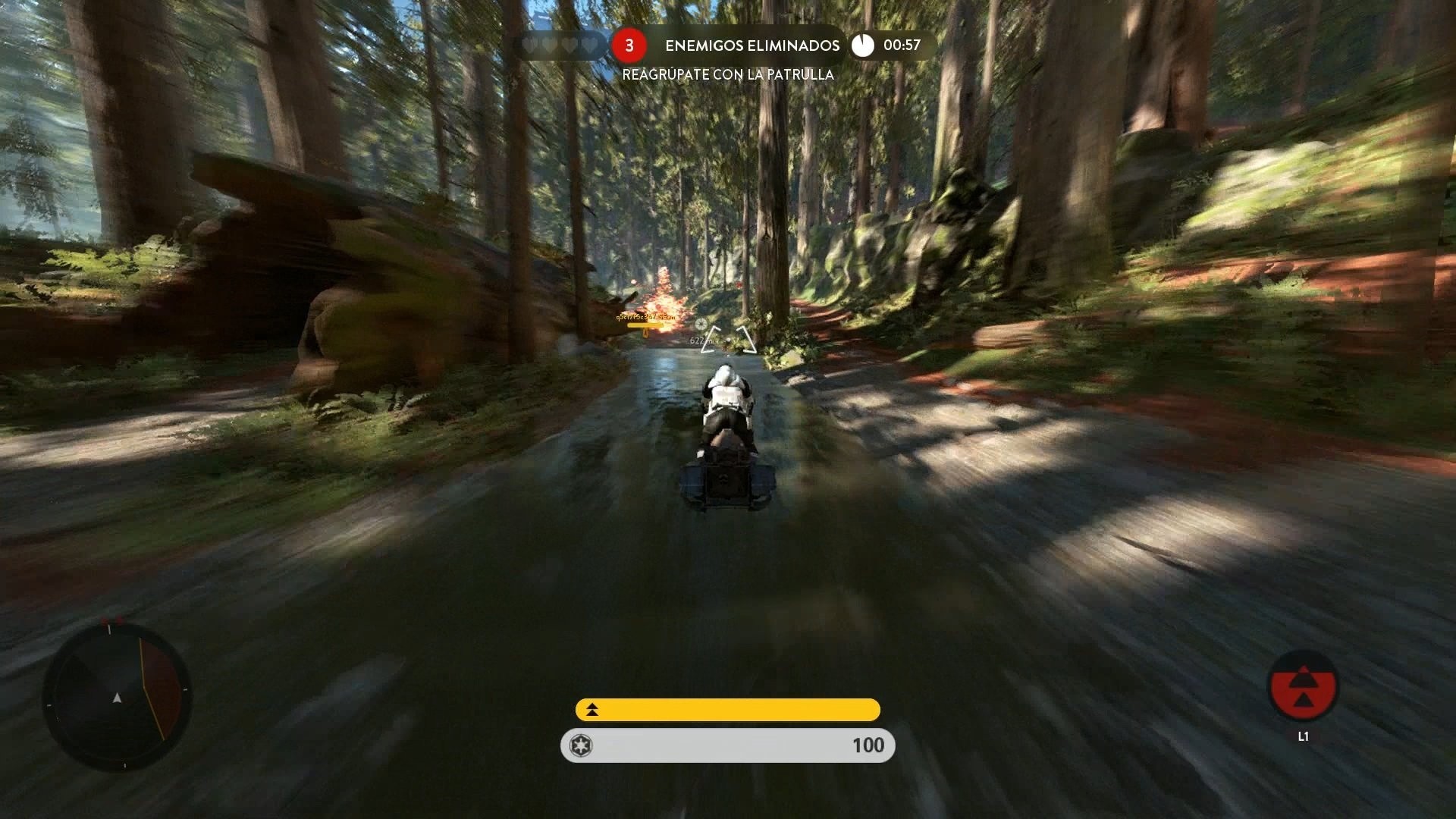1456x819 pixels.
Task: Click the 00:57 countdown timer
Action: click(x=902, y=45)
